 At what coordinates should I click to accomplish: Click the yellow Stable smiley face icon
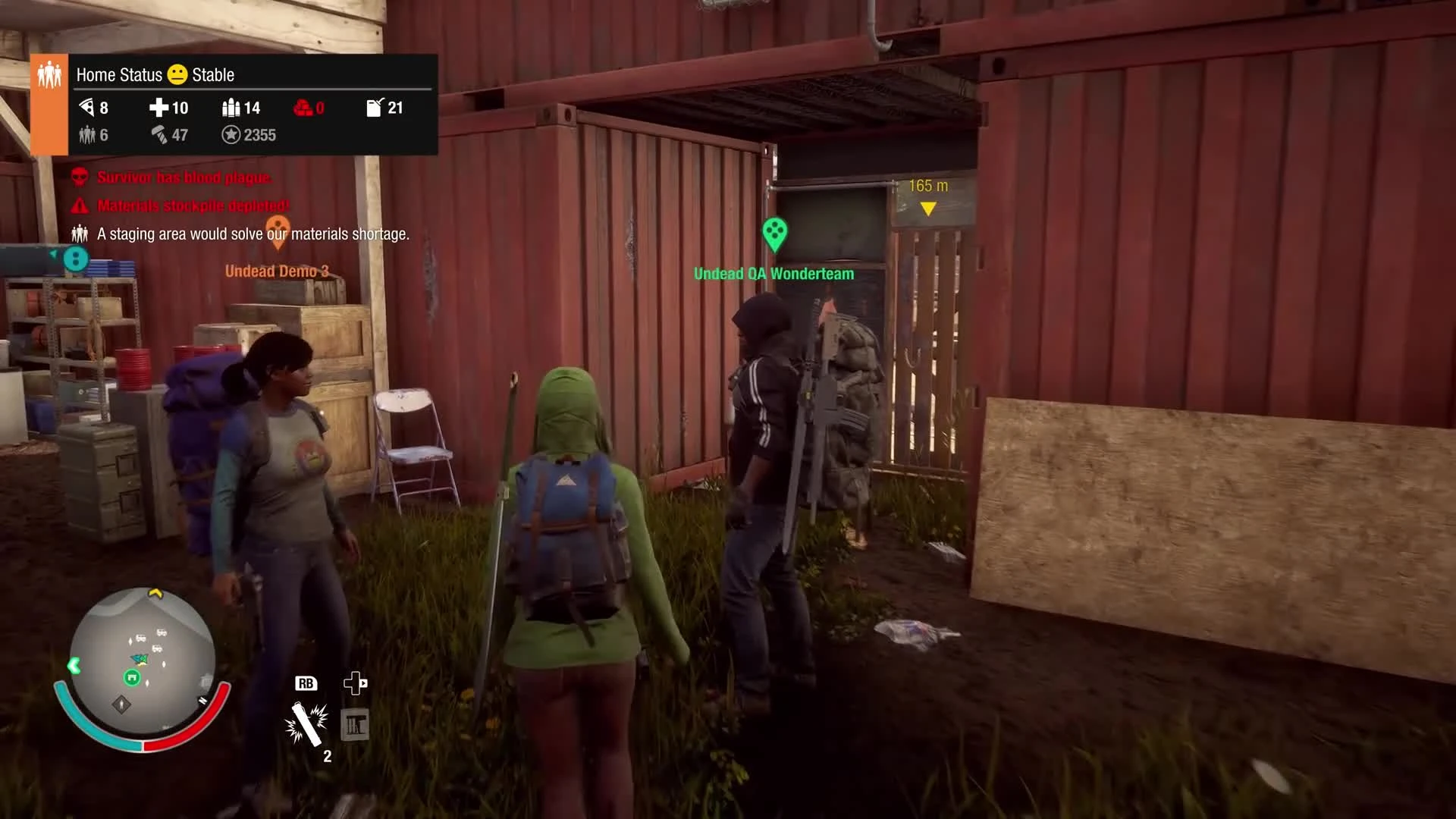pyautogui.click(x=177, y=74)
